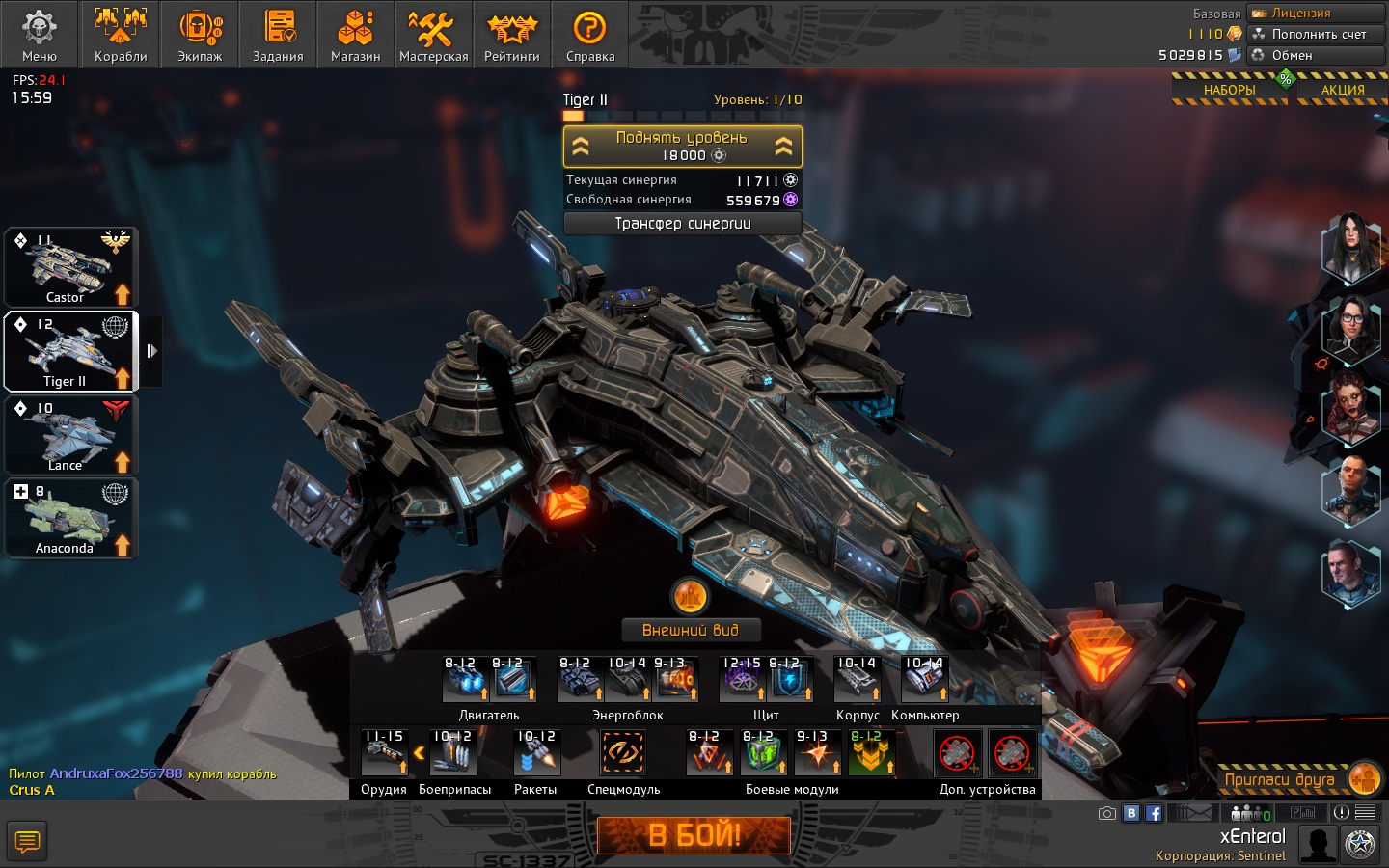Open the Меню main menu
Viewport: 1389px width, 868px height.
[x=40, y=35]
